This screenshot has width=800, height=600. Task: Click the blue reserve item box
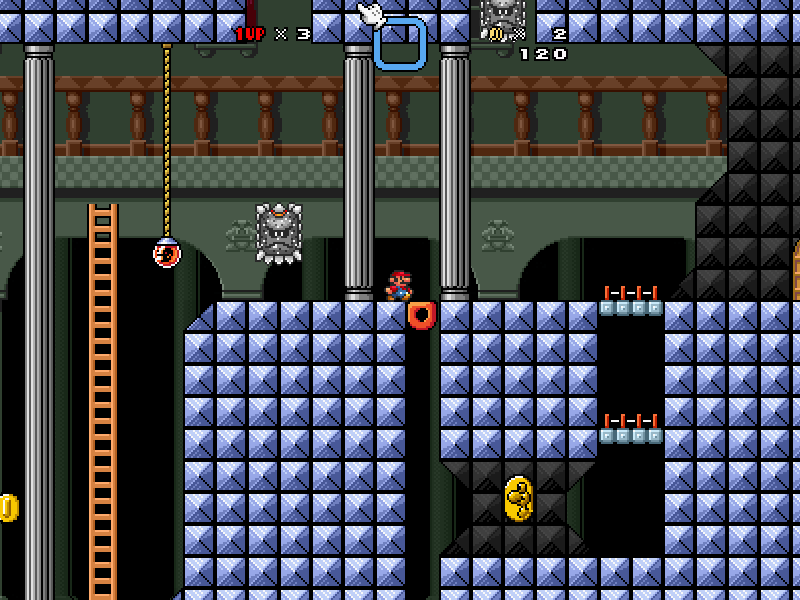[x=400, y=44]
